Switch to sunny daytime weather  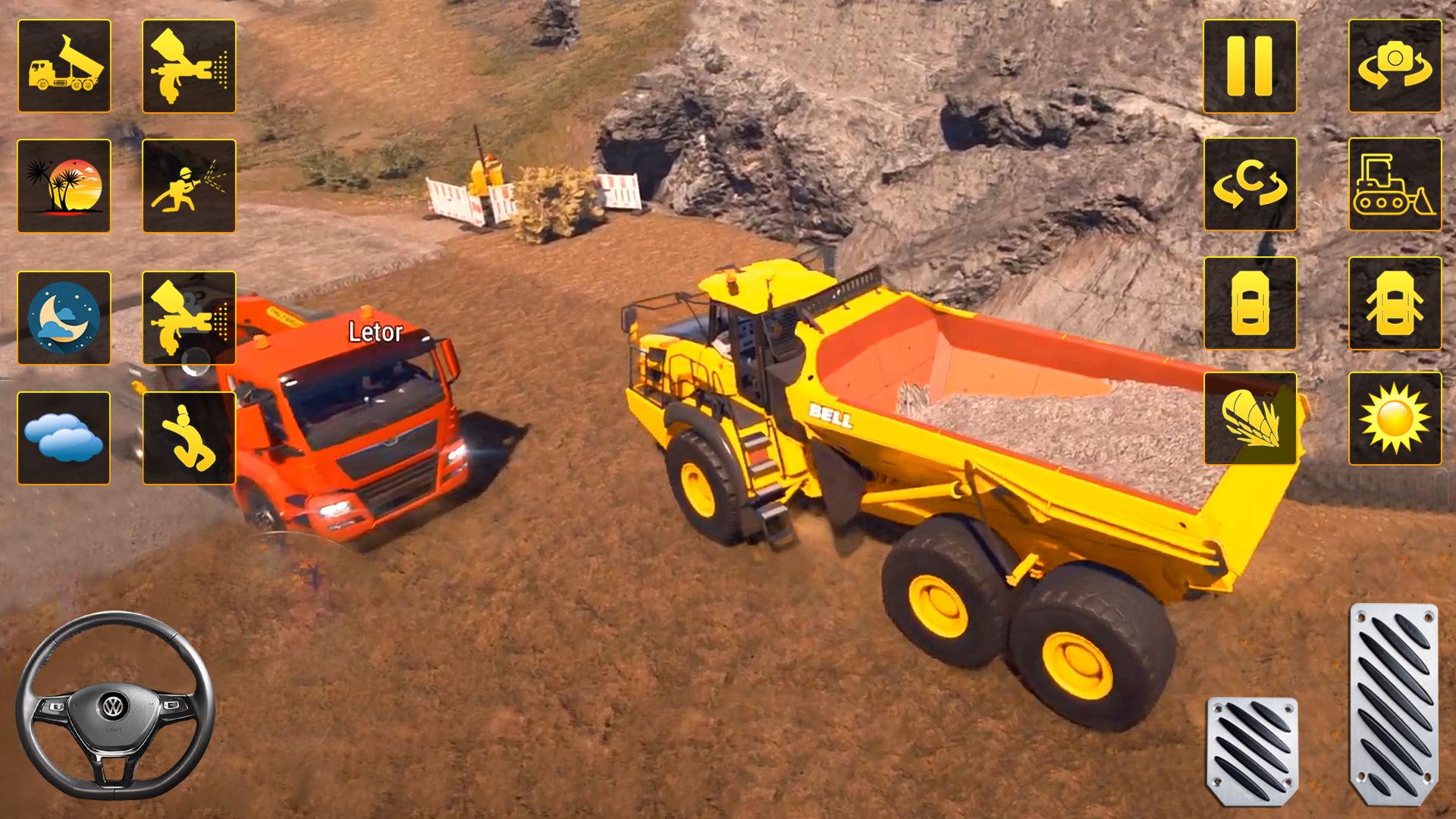[1395, 418]
